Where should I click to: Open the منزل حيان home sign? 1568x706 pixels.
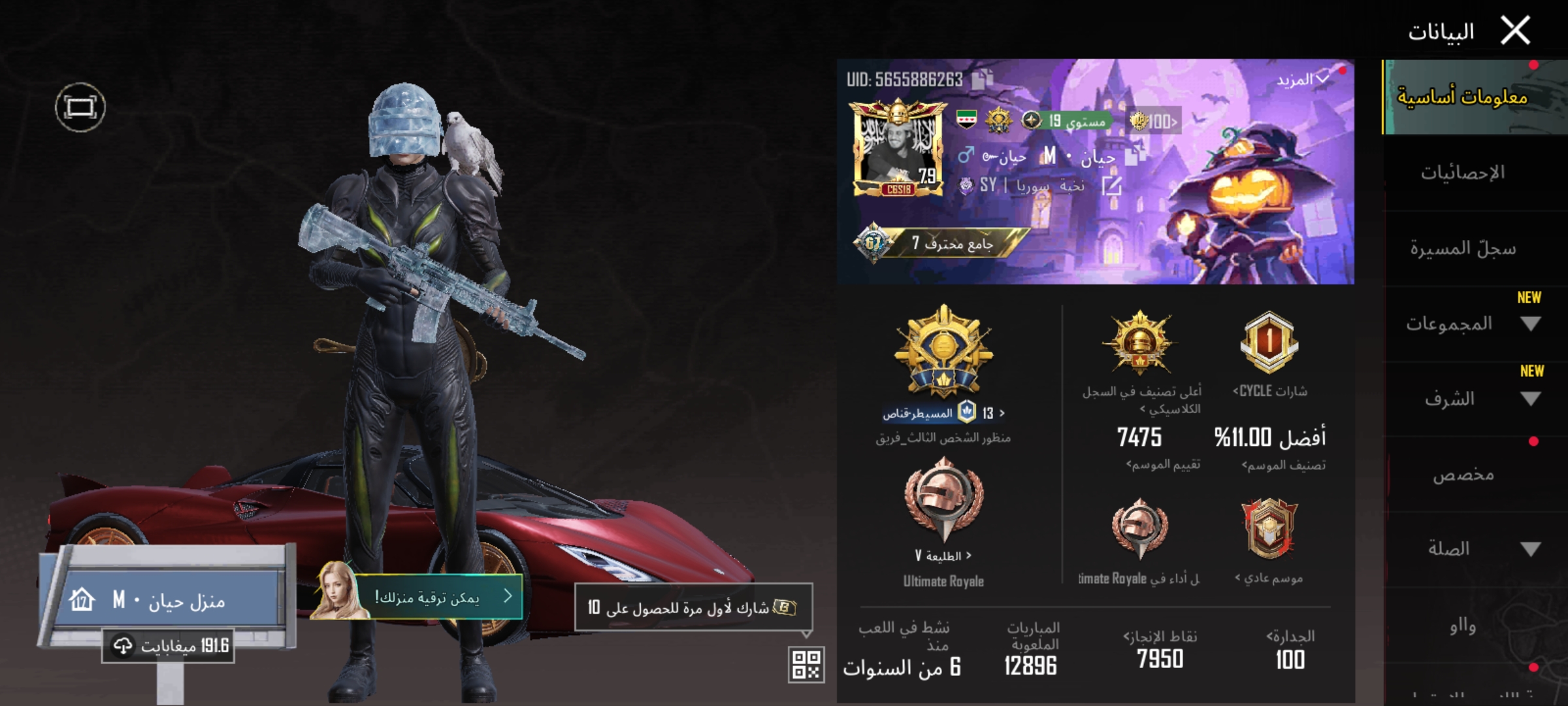coord(167,599)
